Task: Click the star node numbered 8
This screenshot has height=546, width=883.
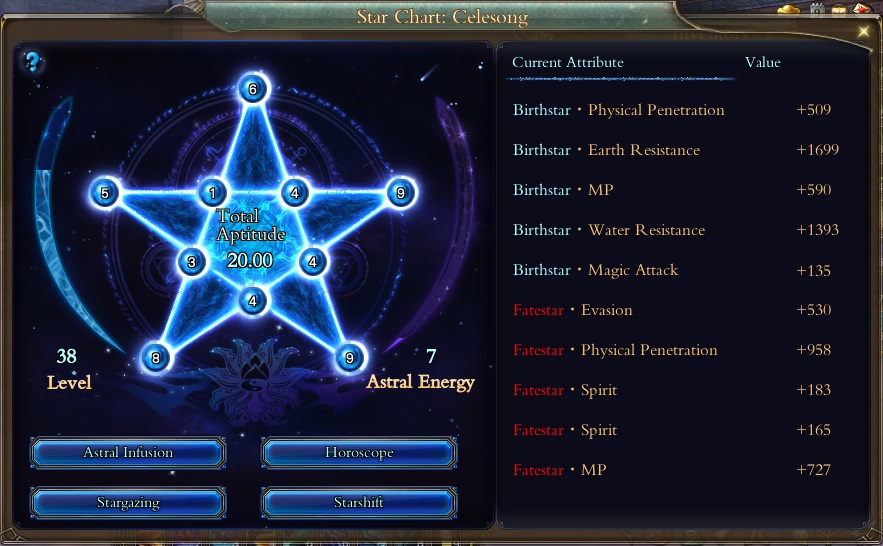Action: [155, 358]
